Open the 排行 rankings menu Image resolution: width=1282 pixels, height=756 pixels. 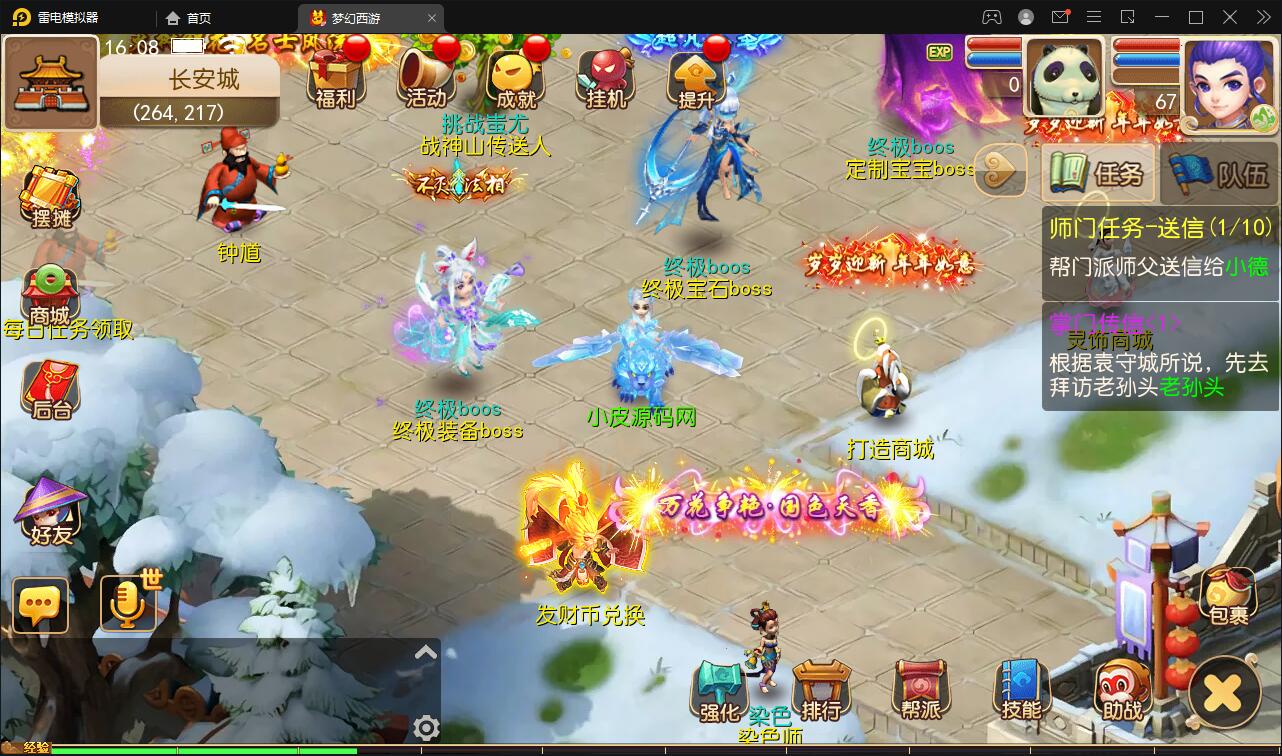820,690
